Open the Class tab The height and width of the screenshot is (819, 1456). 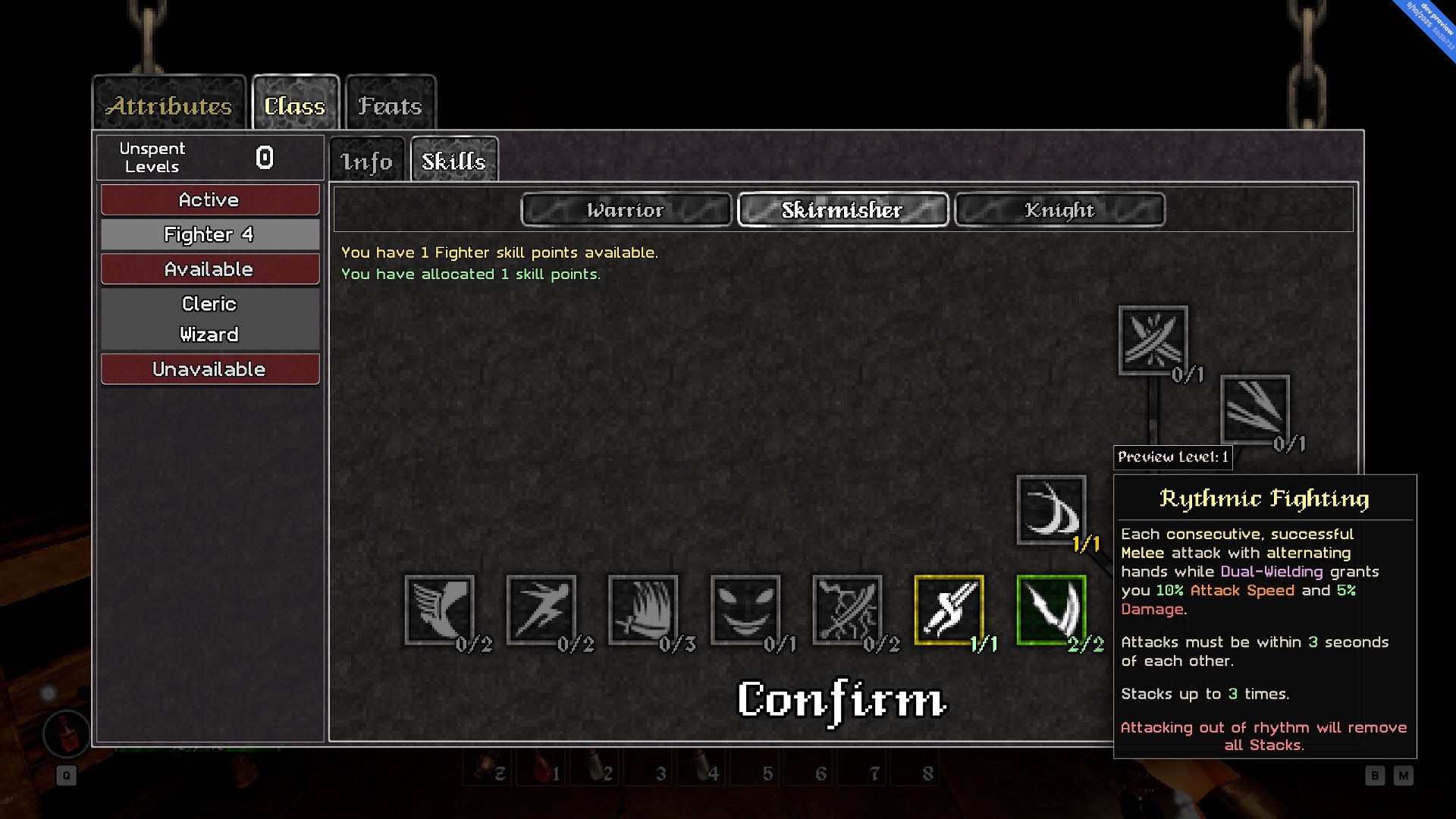[x=295, y=105]
